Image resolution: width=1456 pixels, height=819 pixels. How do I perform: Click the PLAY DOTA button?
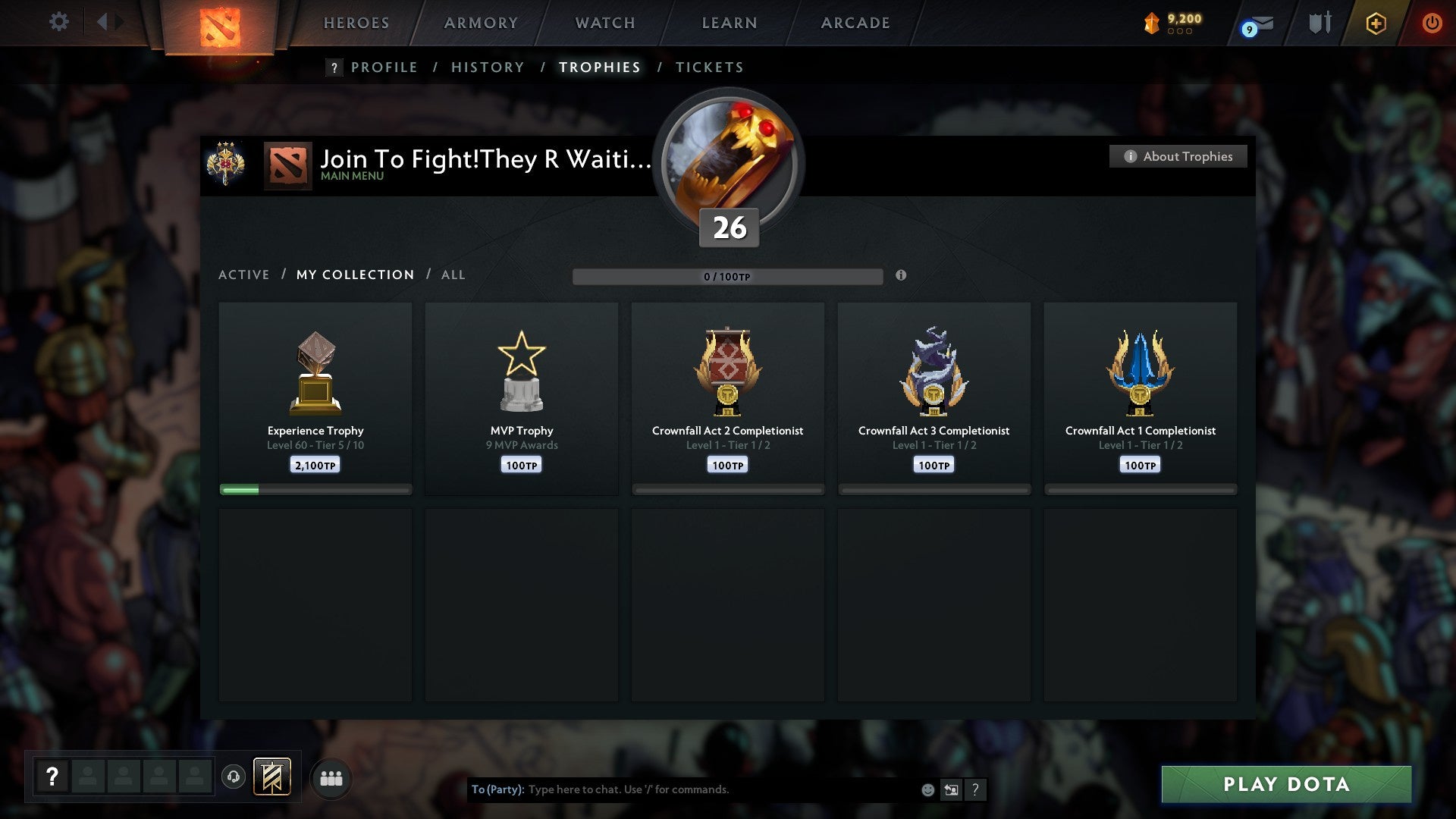pos(1284,784)
